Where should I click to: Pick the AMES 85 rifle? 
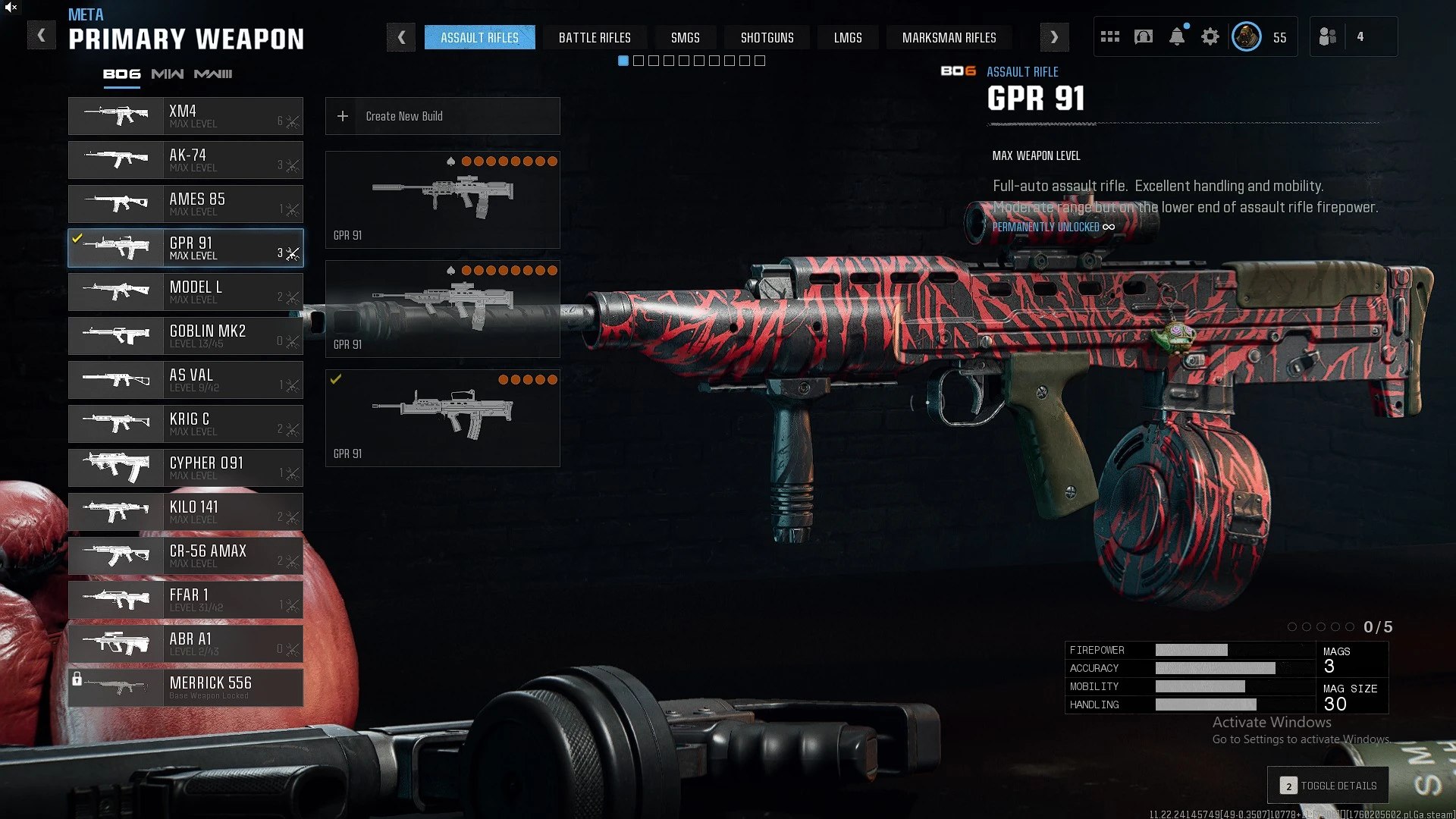pos(186,204)
